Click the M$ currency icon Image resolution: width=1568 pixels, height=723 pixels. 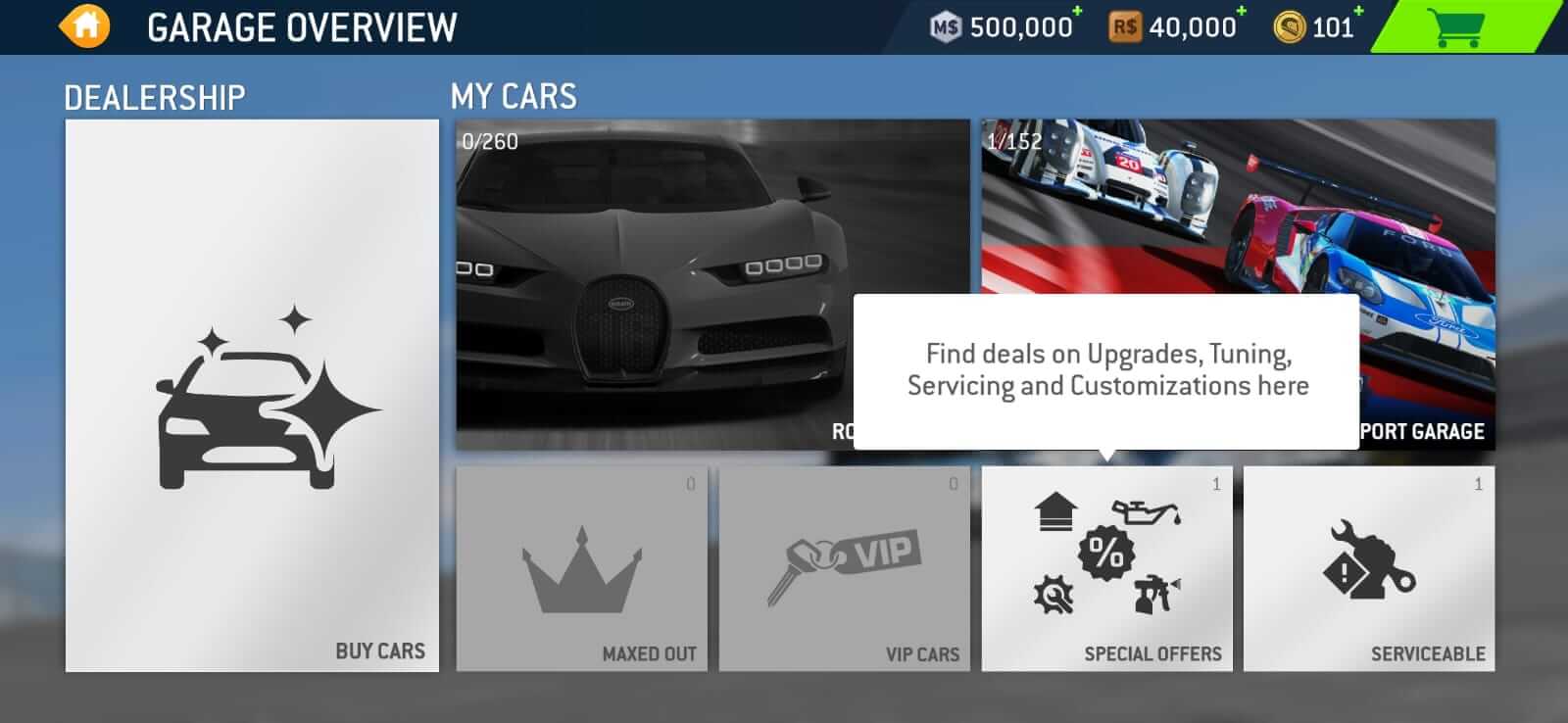point(947,25)
